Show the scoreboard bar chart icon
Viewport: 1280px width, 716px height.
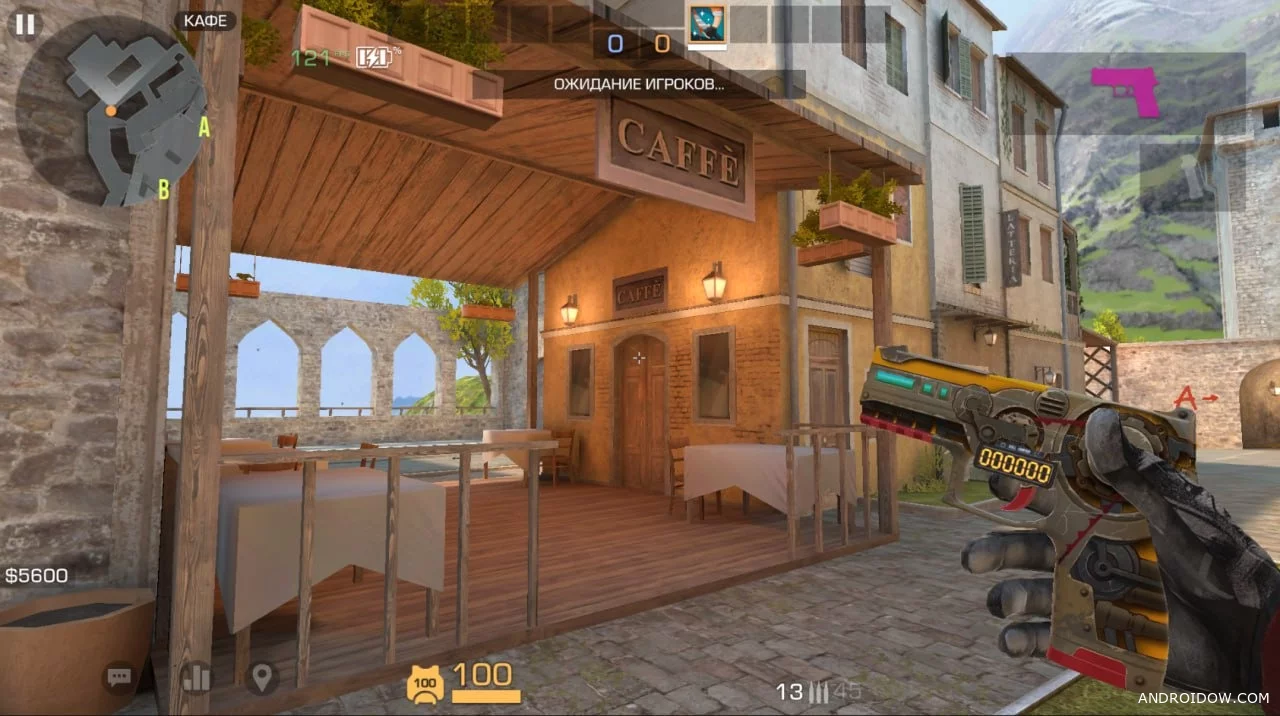196,678
